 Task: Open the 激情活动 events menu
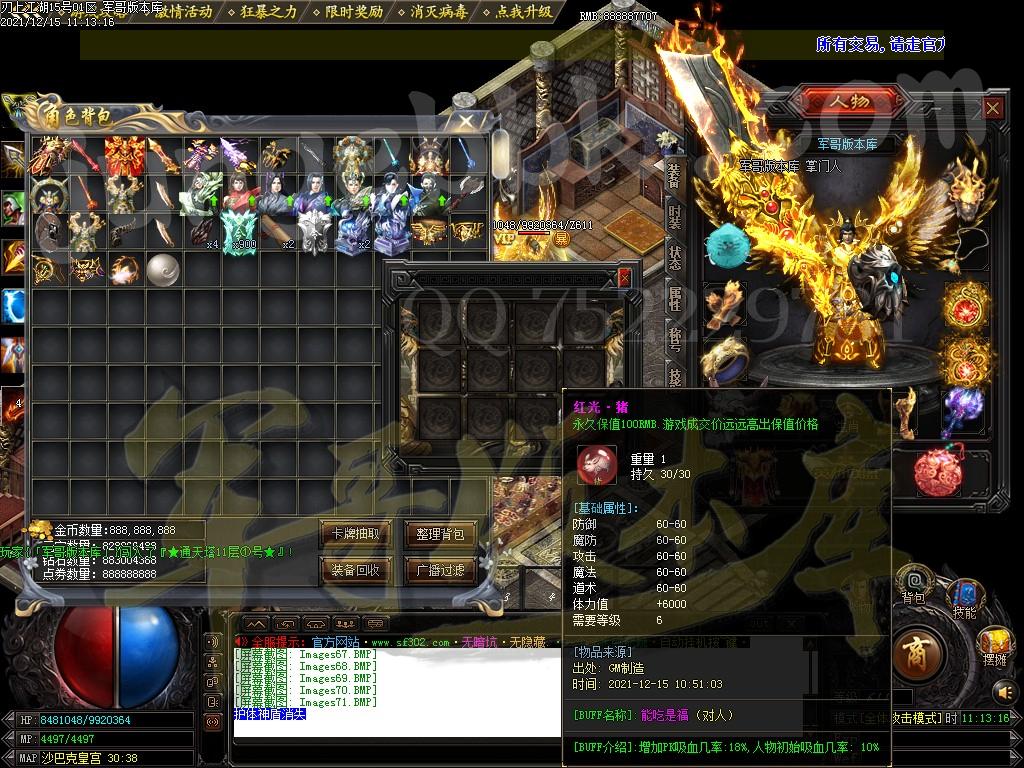(184, 12)
